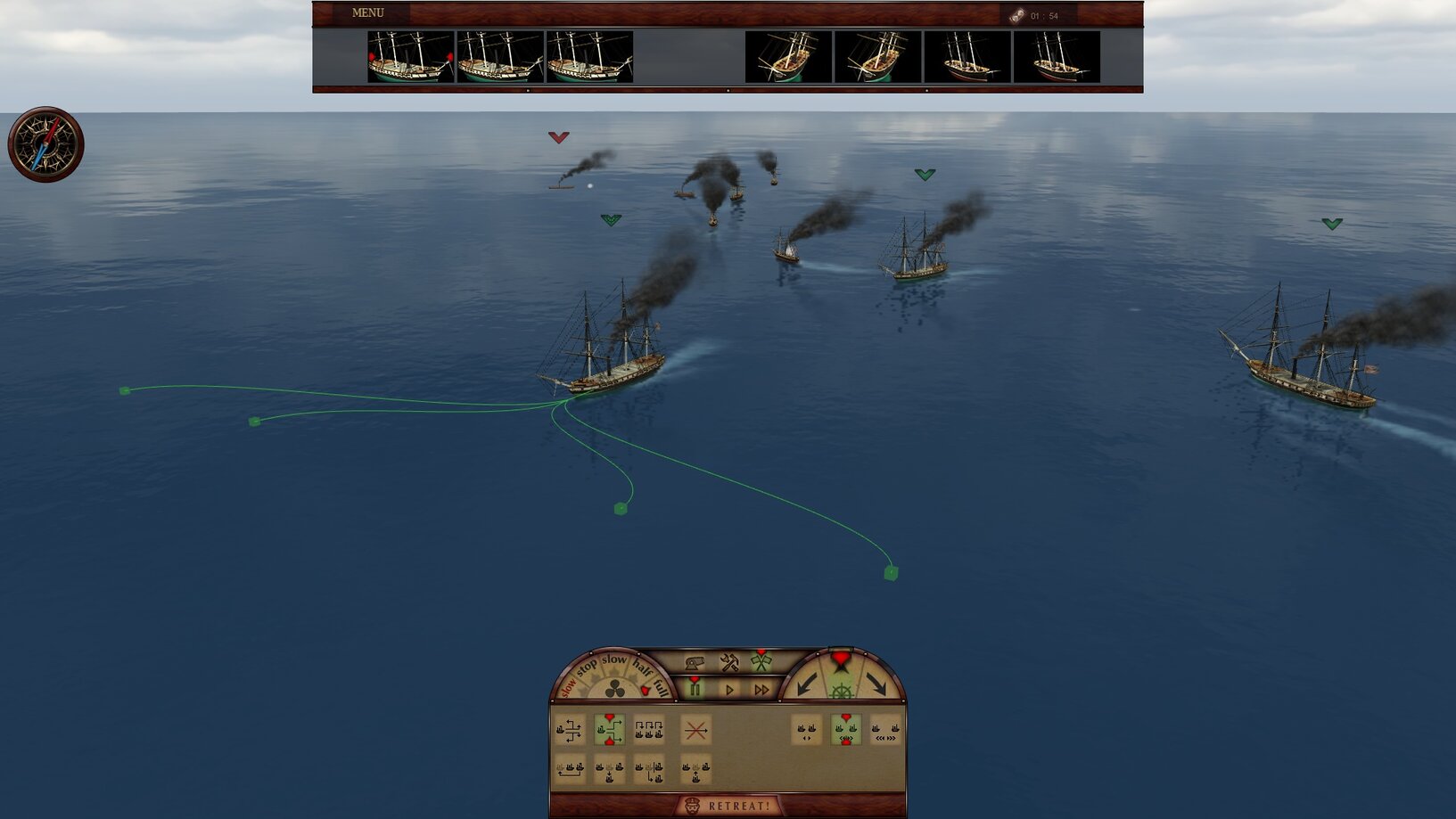Turn the ship to starboard with right arrow
The height and width of the screenshot is (819, 1456).
click(x=876, y=684)
